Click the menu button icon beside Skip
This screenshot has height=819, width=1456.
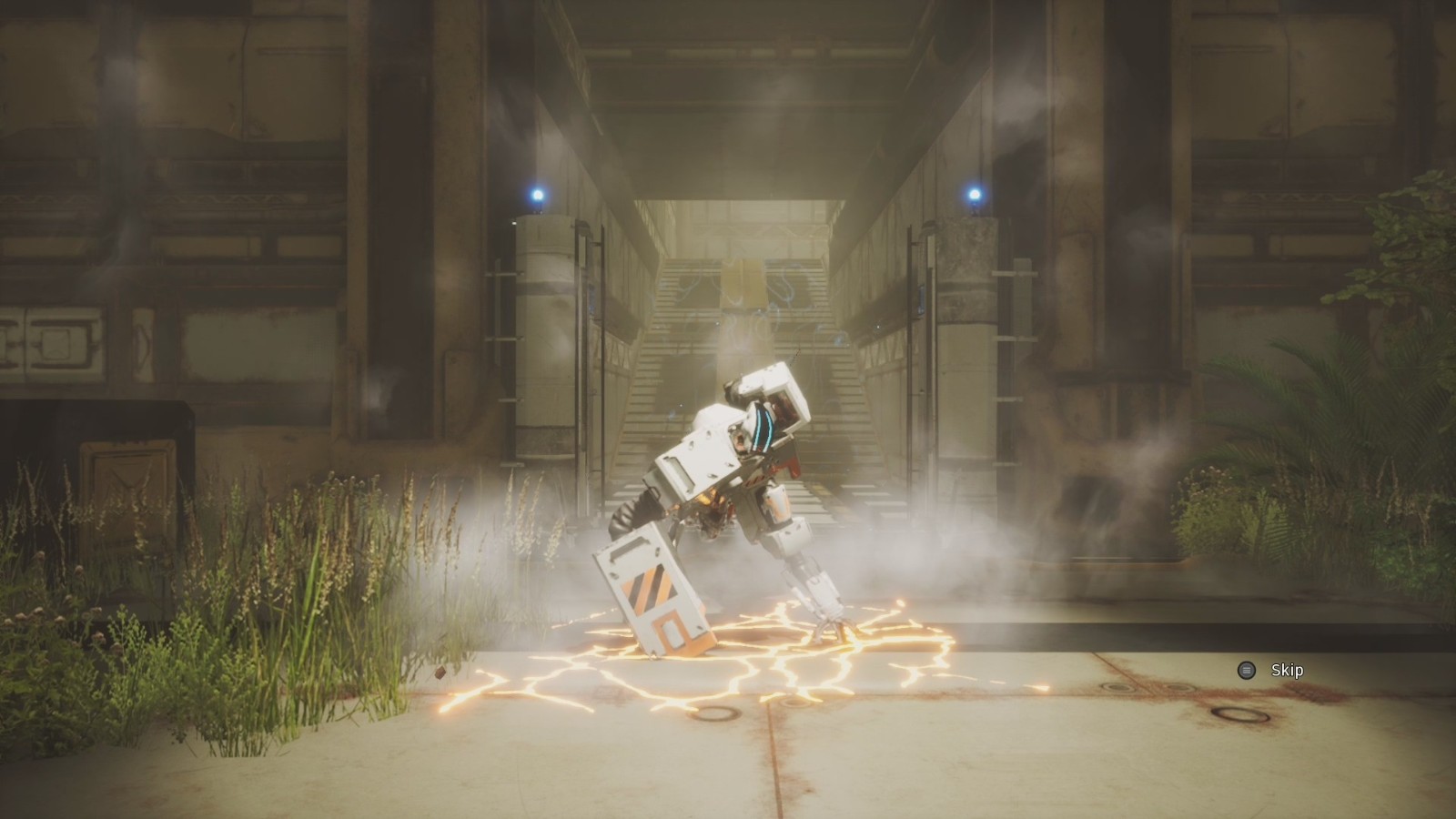tap(1245, 670)
